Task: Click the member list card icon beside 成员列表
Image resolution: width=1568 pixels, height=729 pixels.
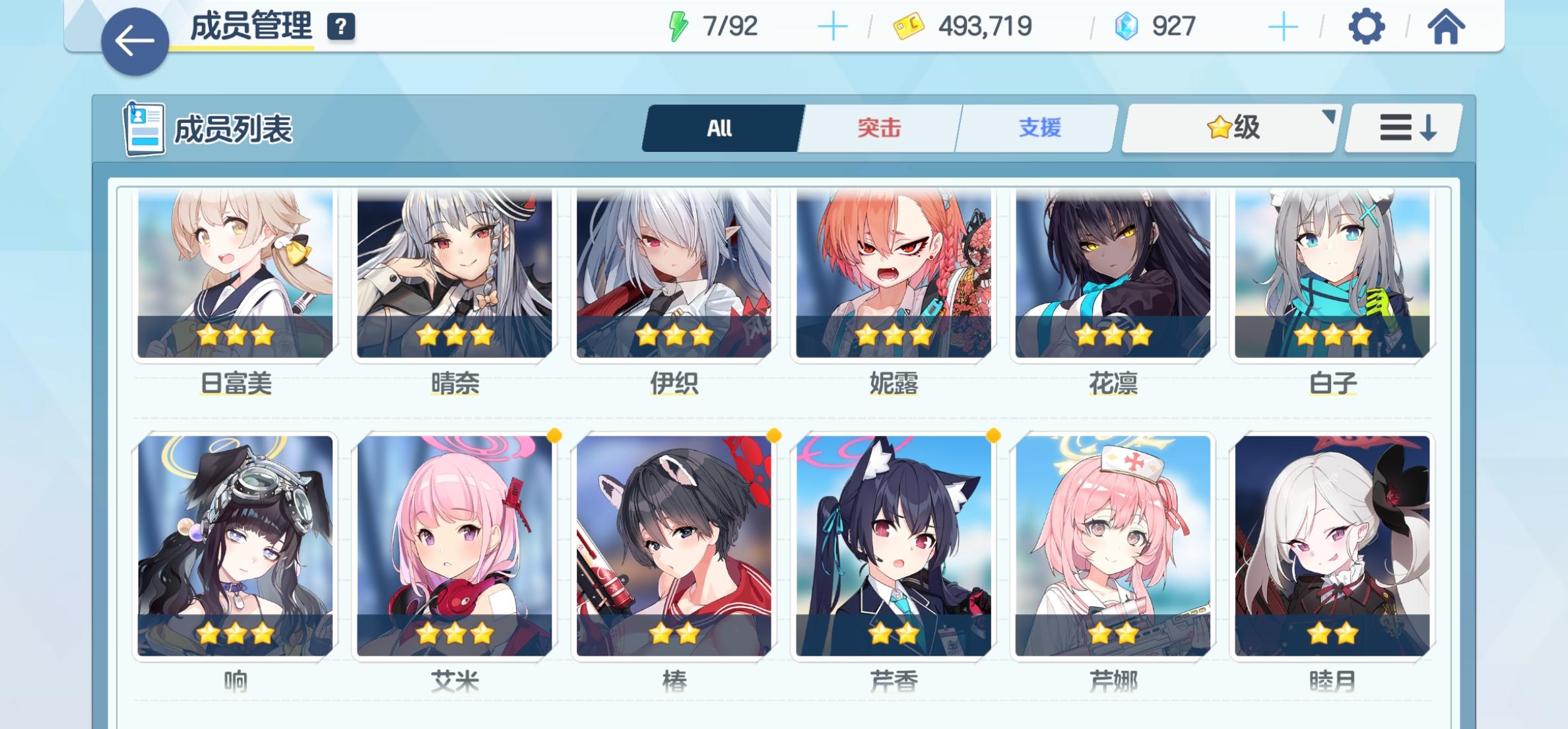Action: click(x=145, y=127)
